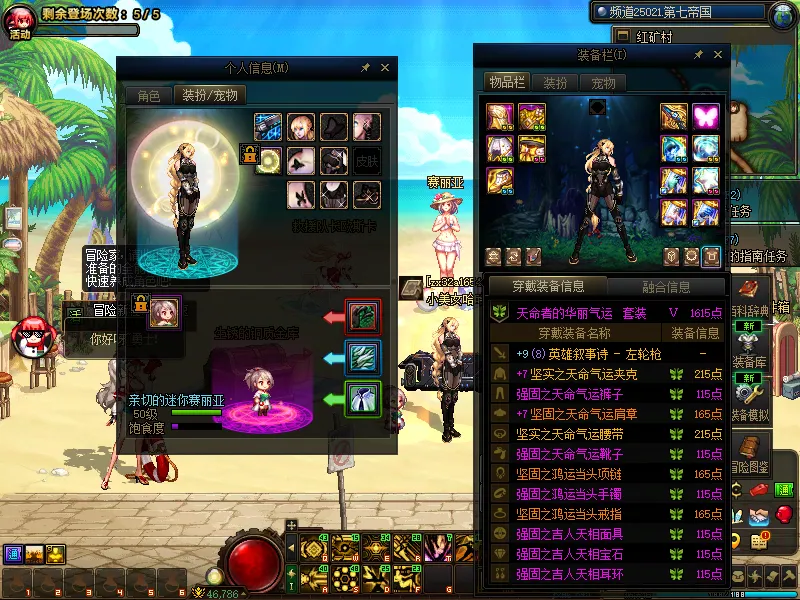
Task: Close the 个人信息 character info window
Action: [x=385, y=68]
